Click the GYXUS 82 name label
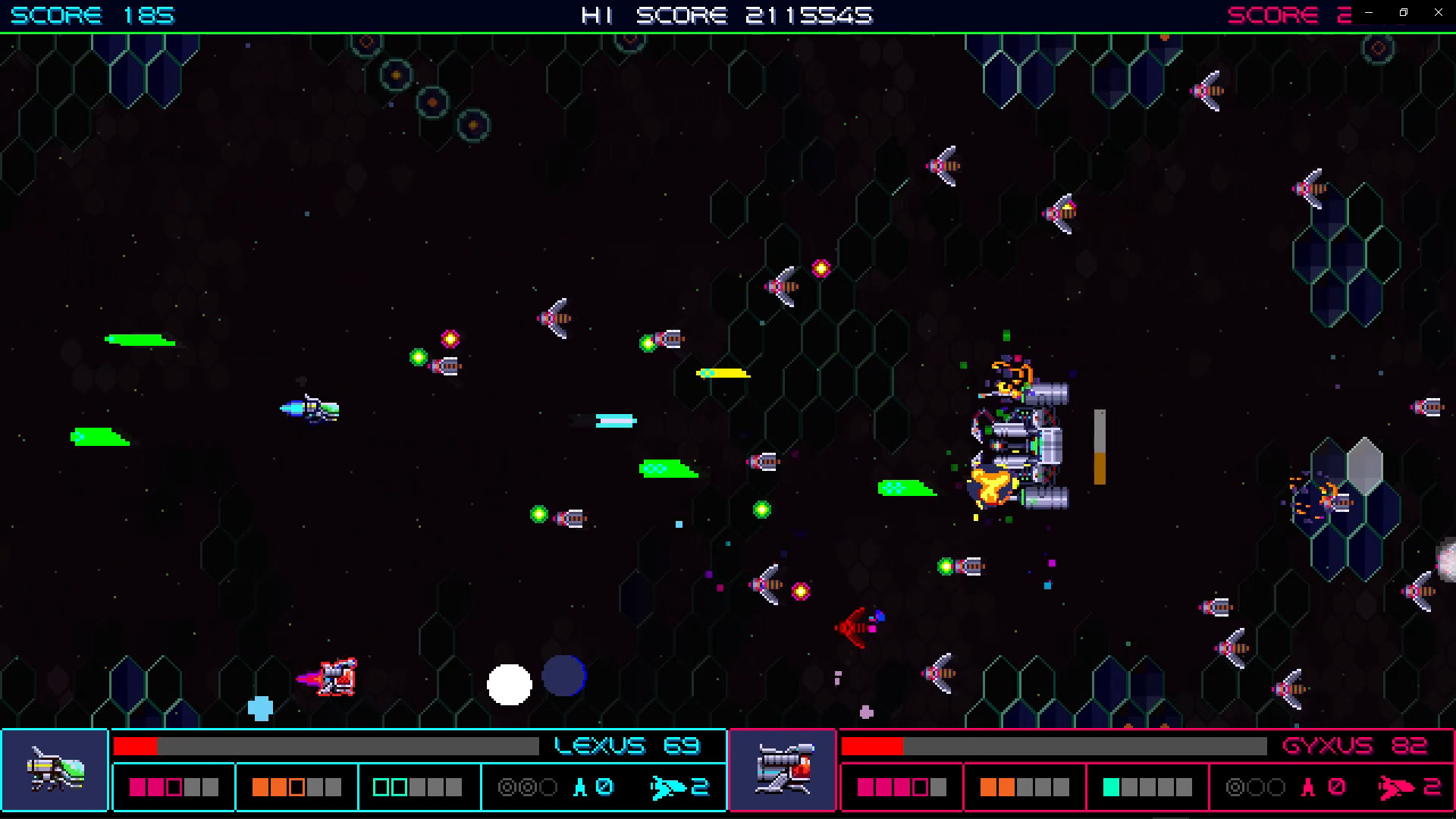This screenshot has width=1456, height=819. click(1353, 745)
